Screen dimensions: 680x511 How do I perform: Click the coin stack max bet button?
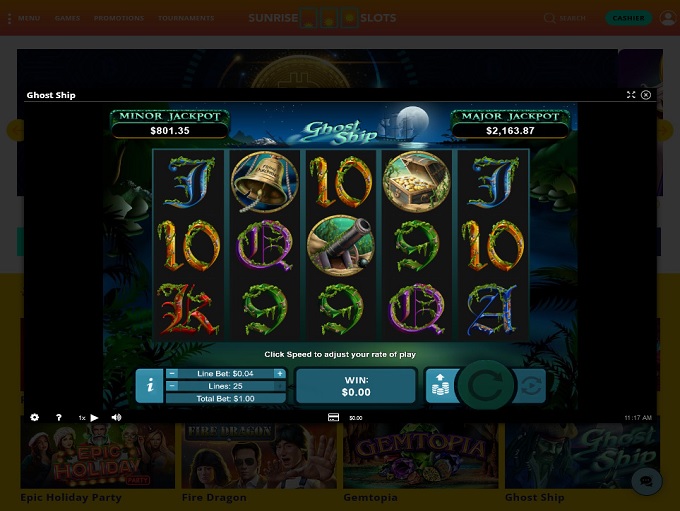439,386
